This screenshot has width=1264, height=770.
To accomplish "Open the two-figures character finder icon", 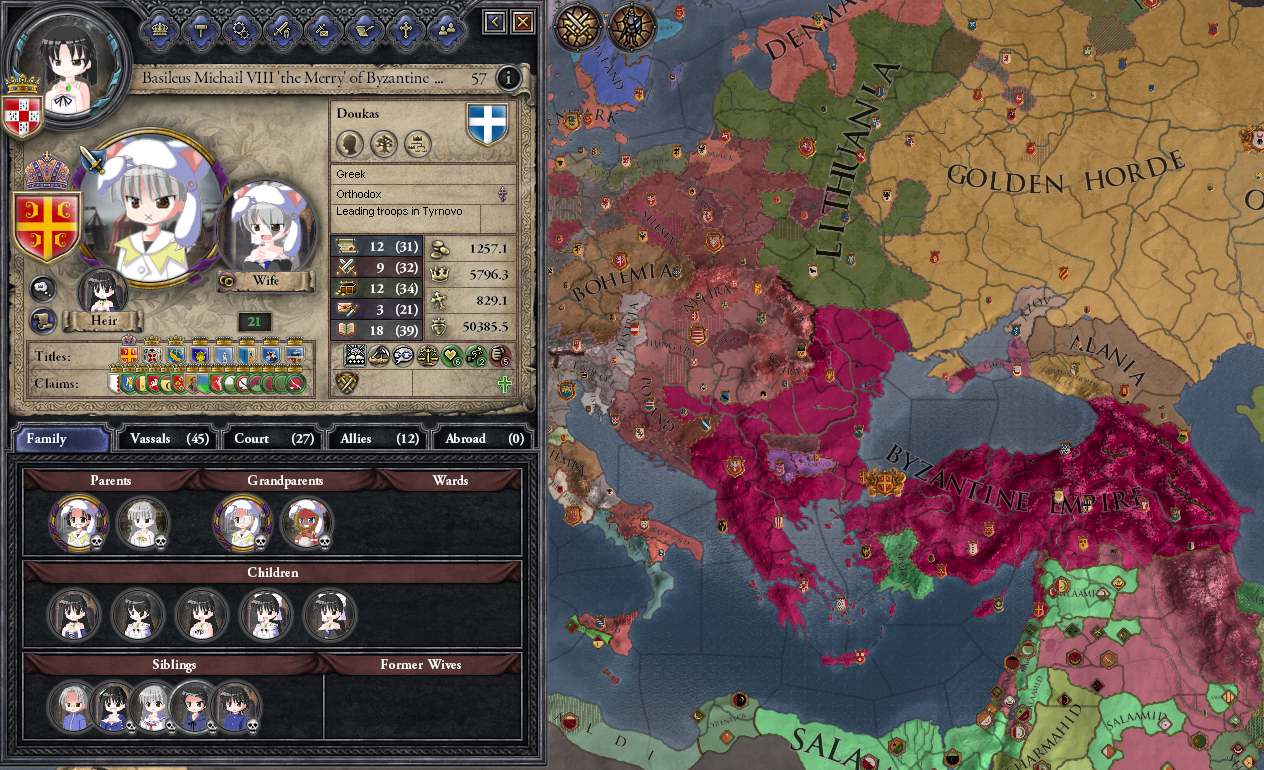I will (x=446, y=28).
